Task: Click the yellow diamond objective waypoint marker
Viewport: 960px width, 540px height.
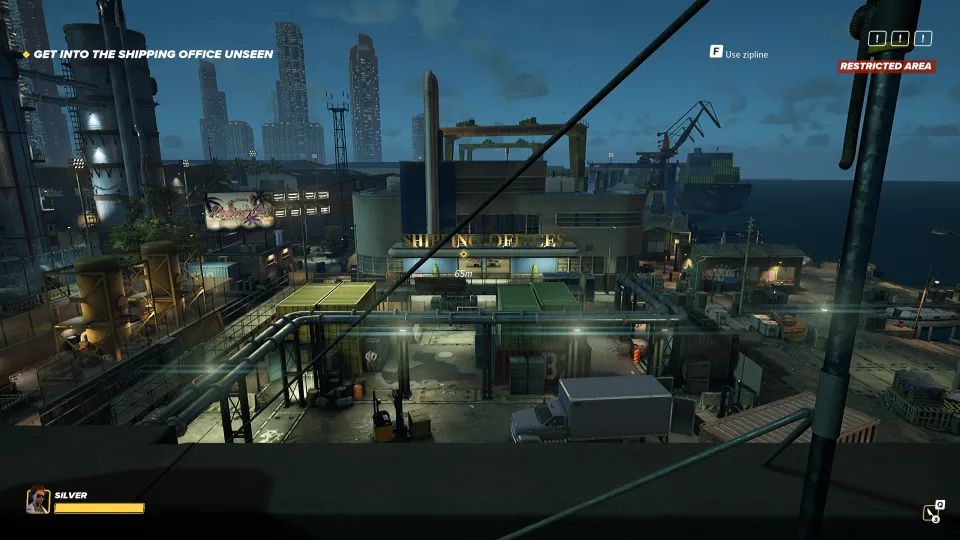Action: click(463, 255)
